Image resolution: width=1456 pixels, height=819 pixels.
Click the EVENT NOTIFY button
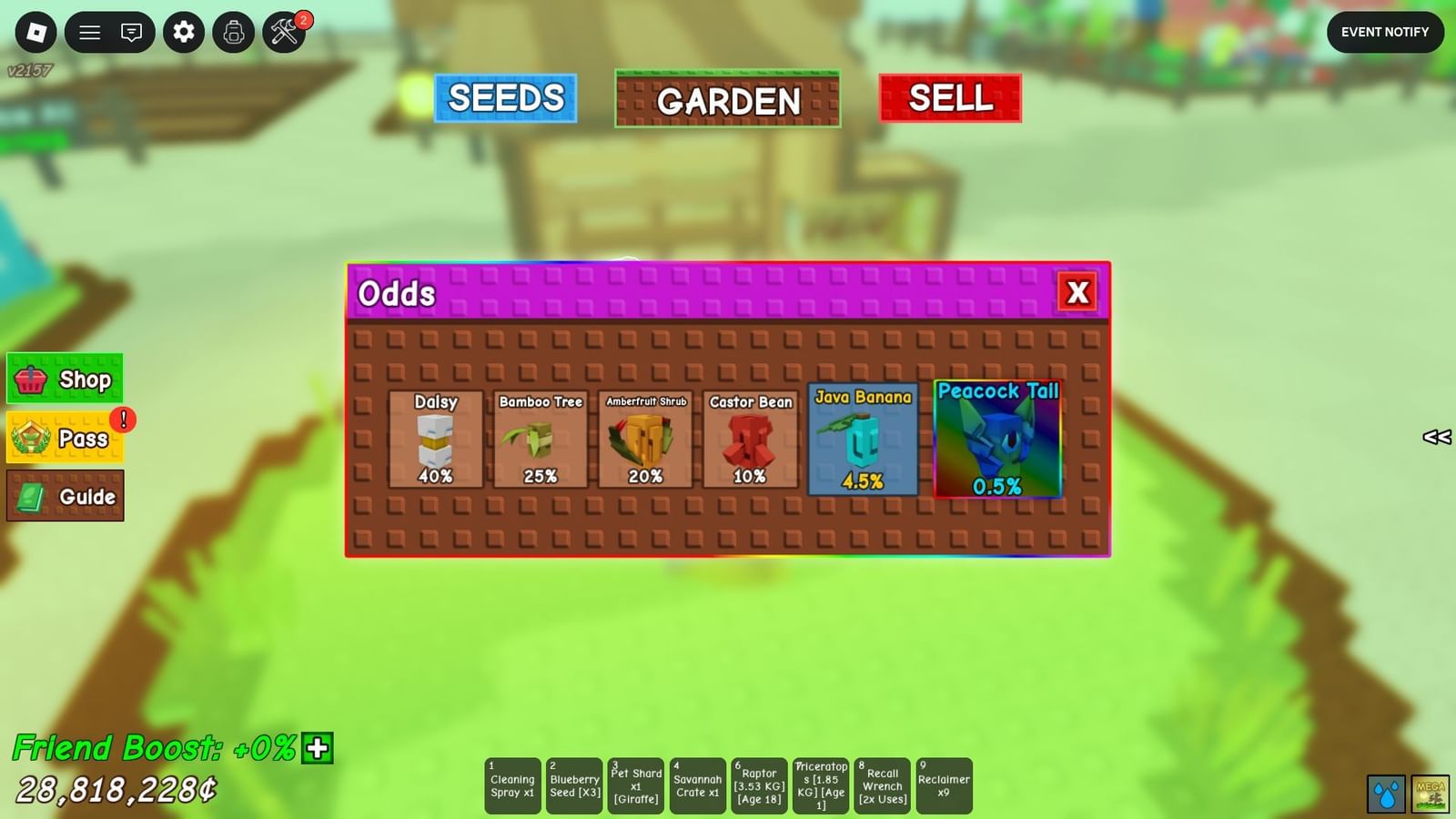1385,32
